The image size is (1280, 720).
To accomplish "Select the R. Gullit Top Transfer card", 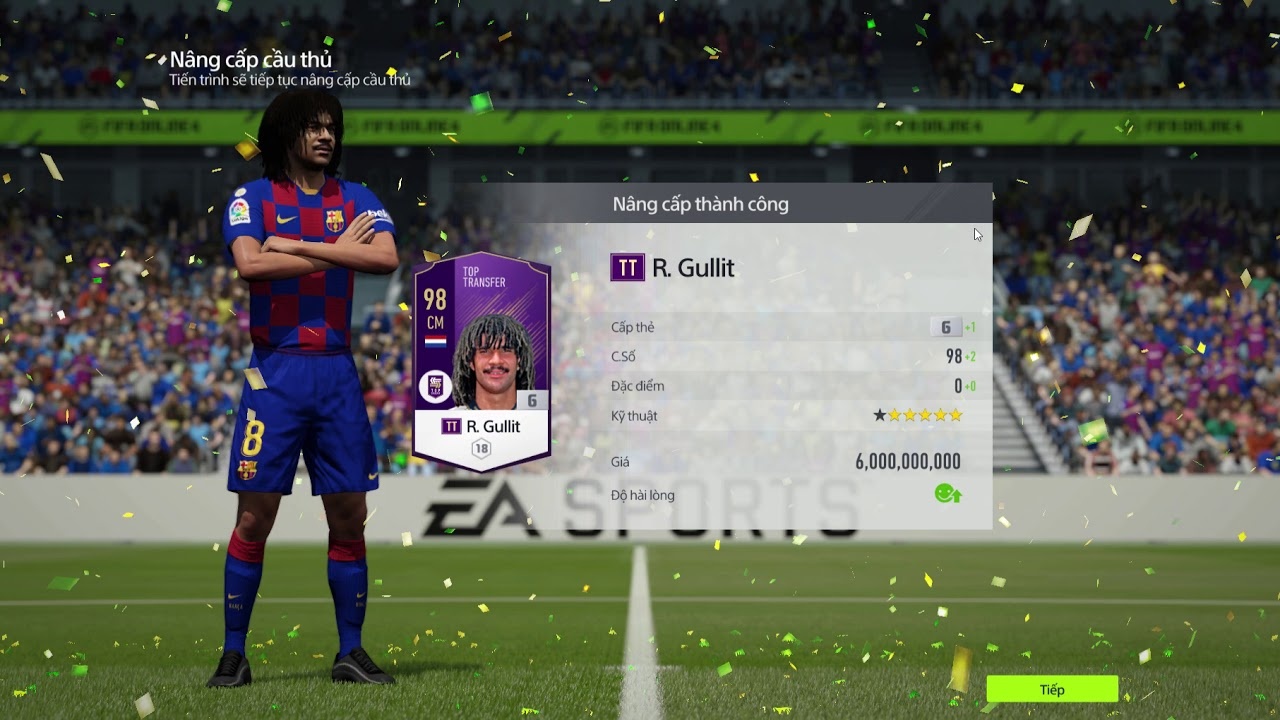I will click(x=482, y=362).
